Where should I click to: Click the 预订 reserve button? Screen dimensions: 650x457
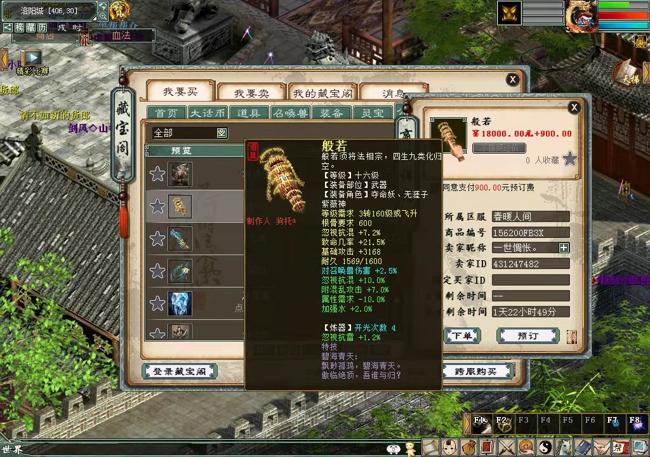(528, 335)
